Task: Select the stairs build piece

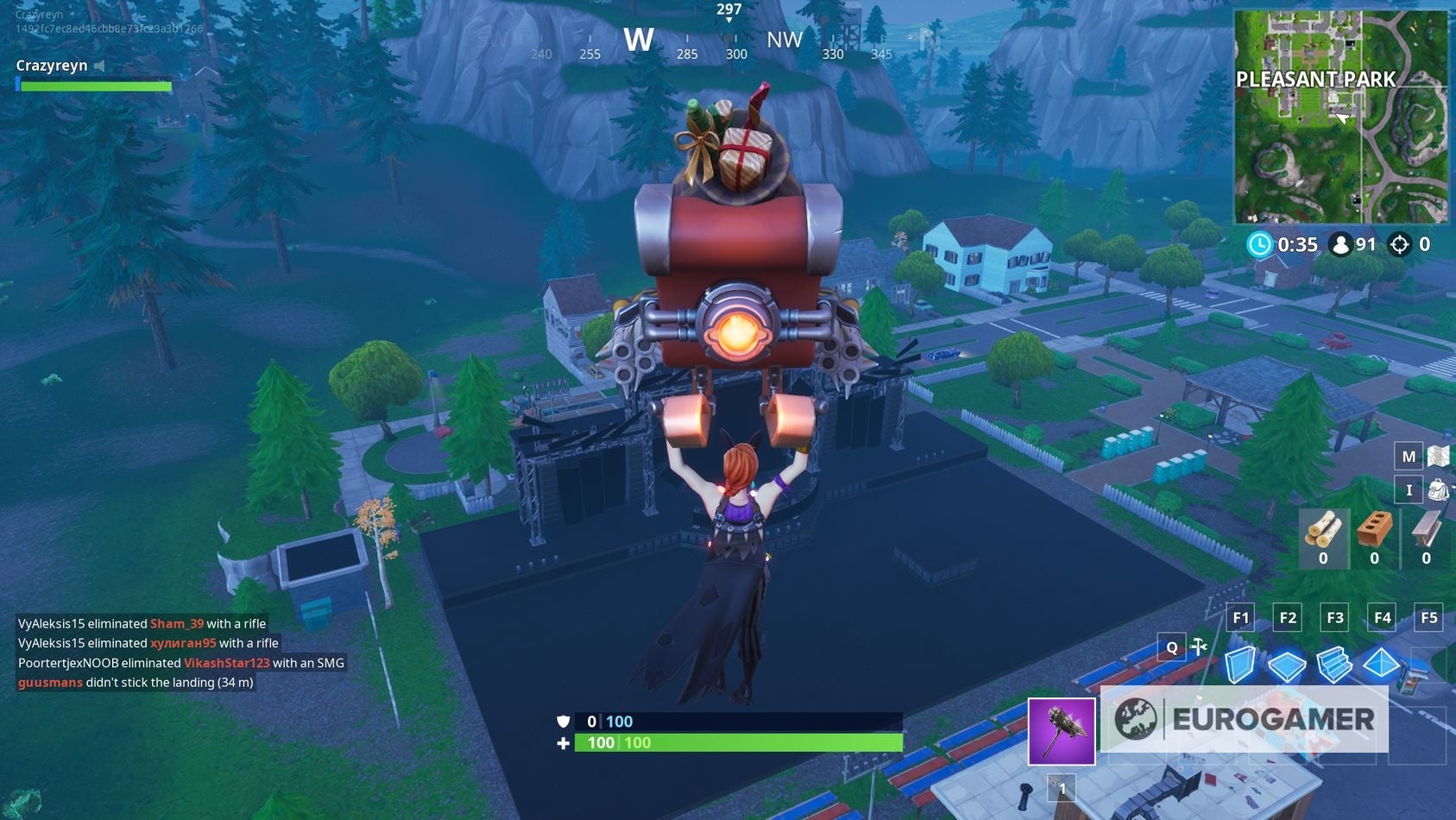Action: [1336, 665]
